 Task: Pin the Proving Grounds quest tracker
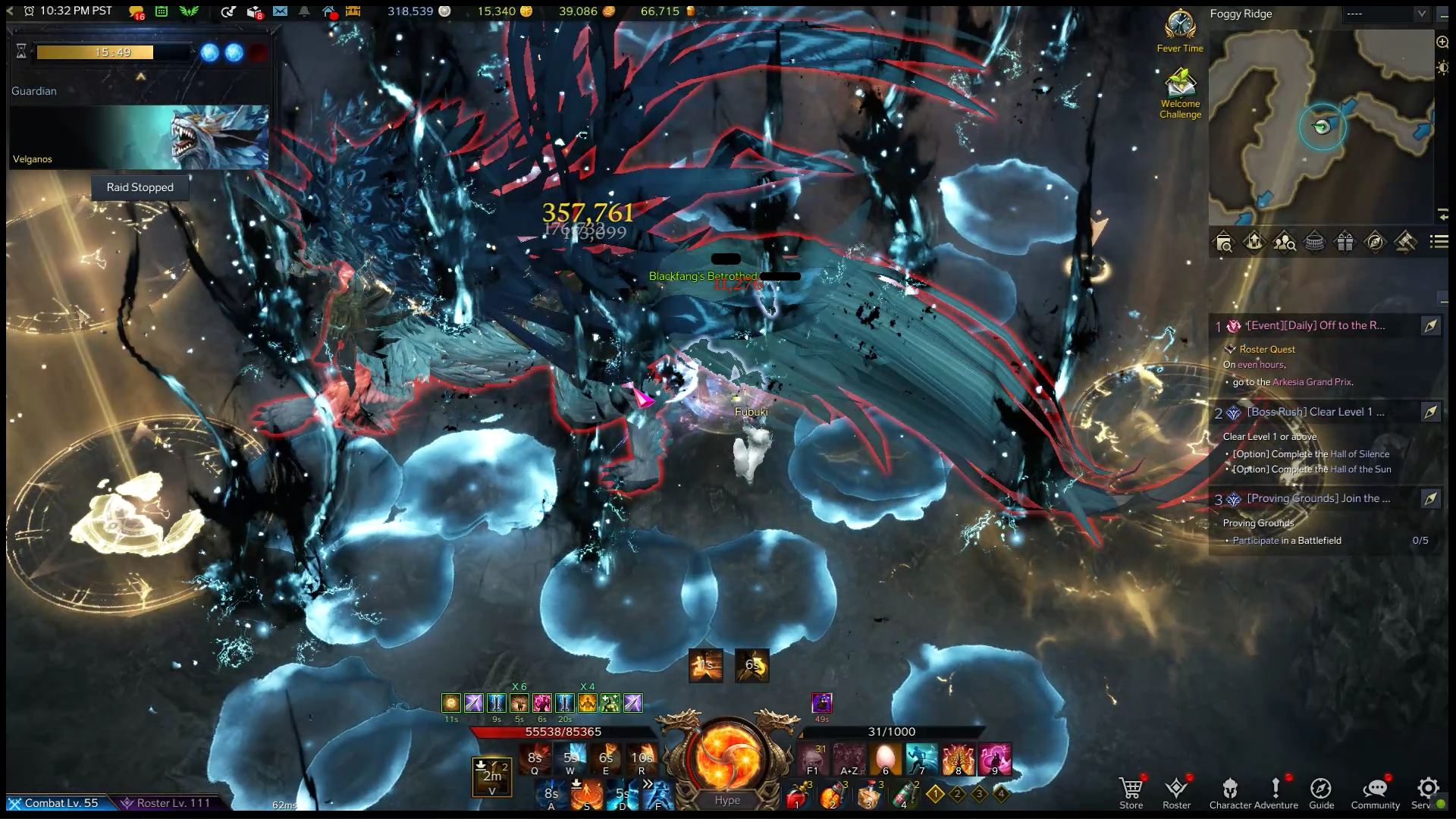(x=1430, y=498)
